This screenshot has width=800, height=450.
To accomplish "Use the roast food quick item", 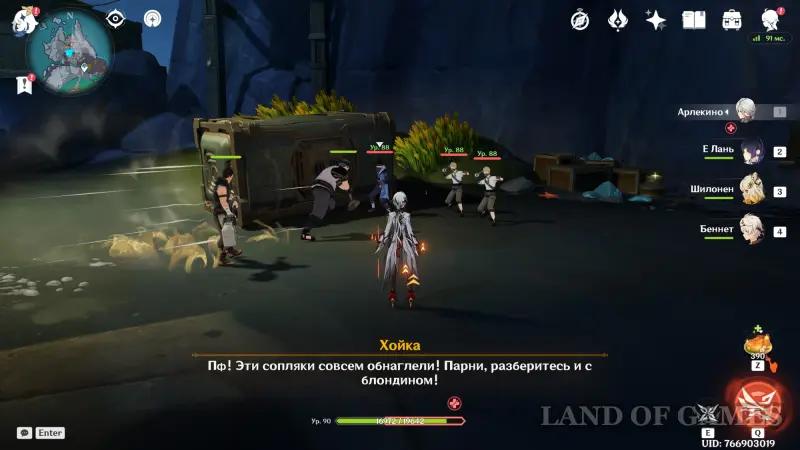I will (758, 347).
